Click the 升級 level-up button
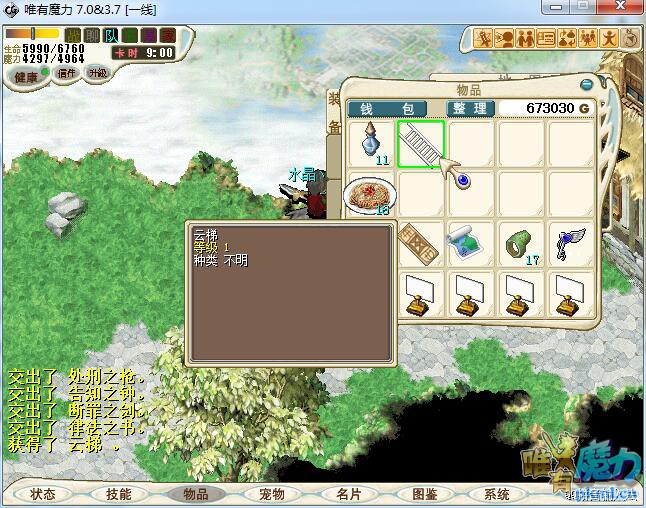The image size is (646, 508). (x=97, y=73)
